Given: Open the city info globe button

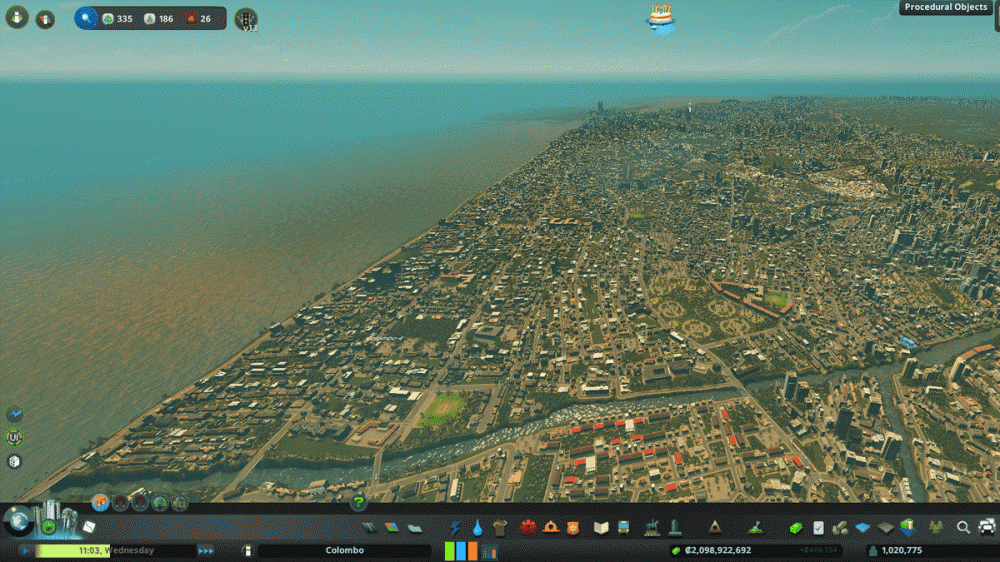Looking at the screenshot, I should coord(17,521).
